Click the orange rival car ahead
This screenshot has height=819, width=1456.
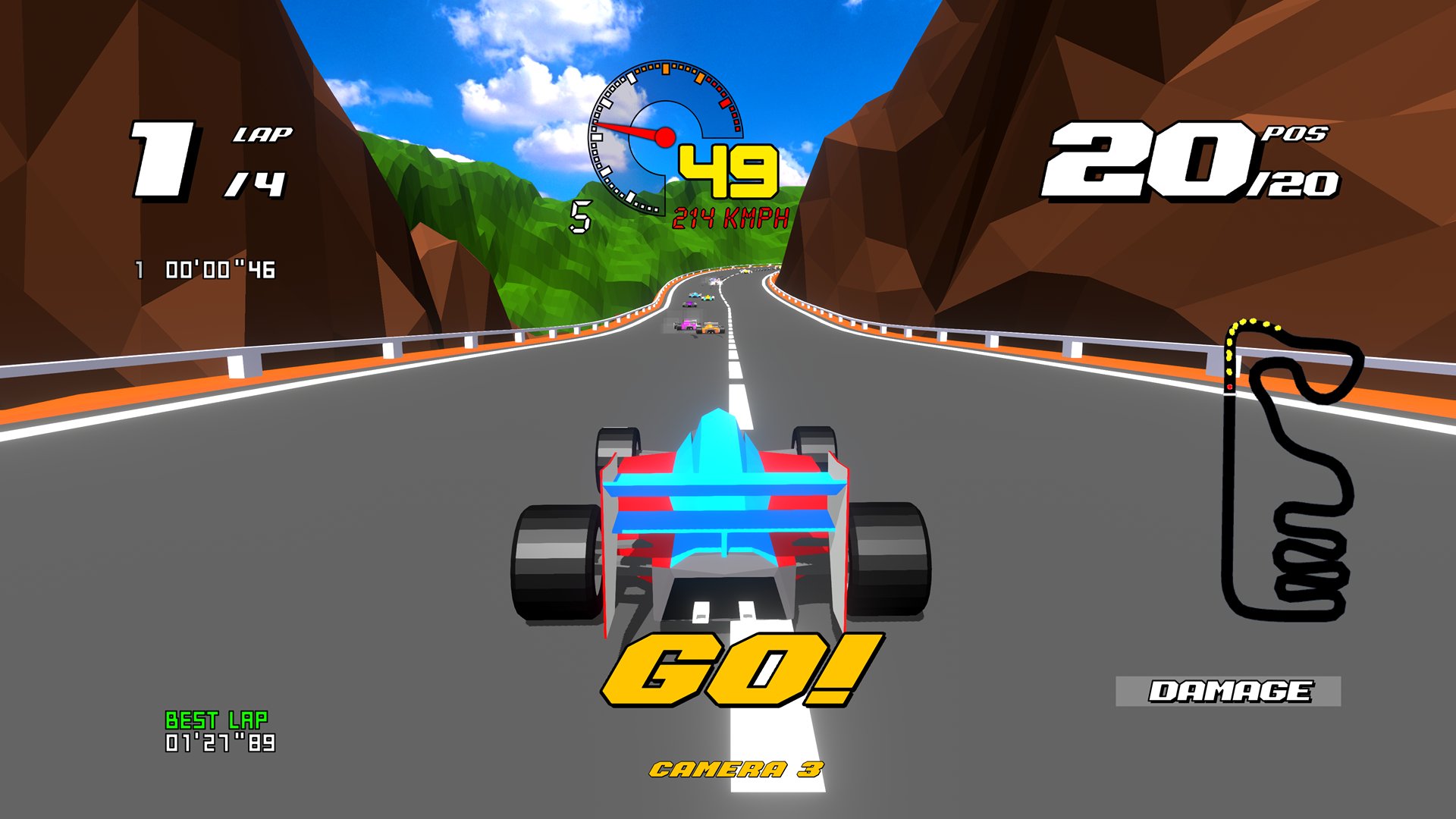click(711, 328)
